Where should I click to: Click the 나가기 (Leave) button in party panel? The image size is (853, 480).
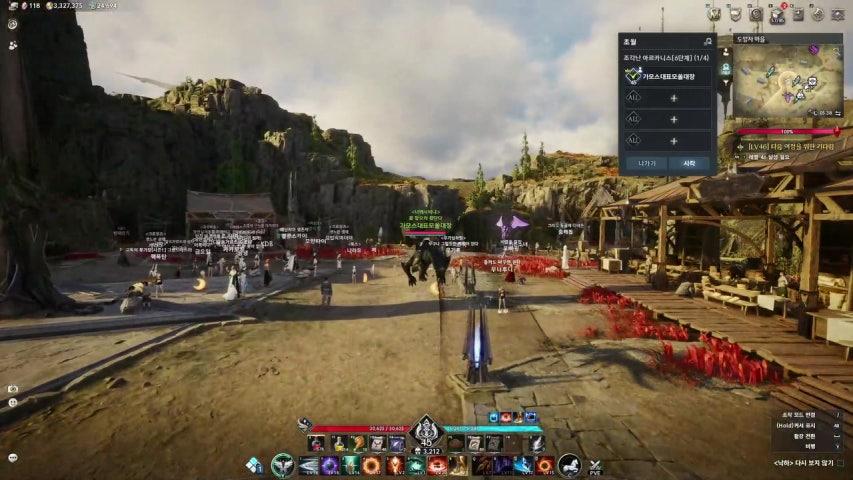[x=647, y=163]
